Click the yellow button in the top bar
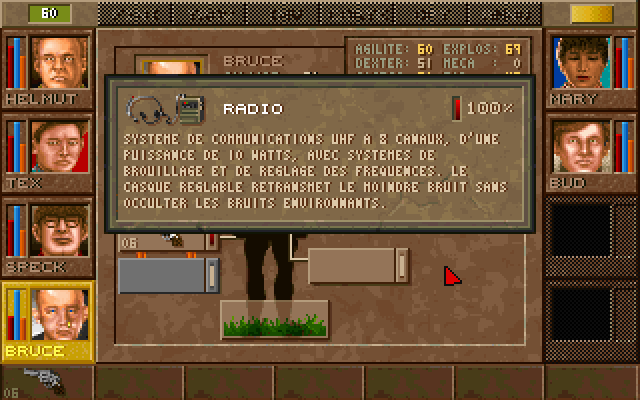Image resolution: width=640 pixels, height=400 pixels. [x=591, y=13]
